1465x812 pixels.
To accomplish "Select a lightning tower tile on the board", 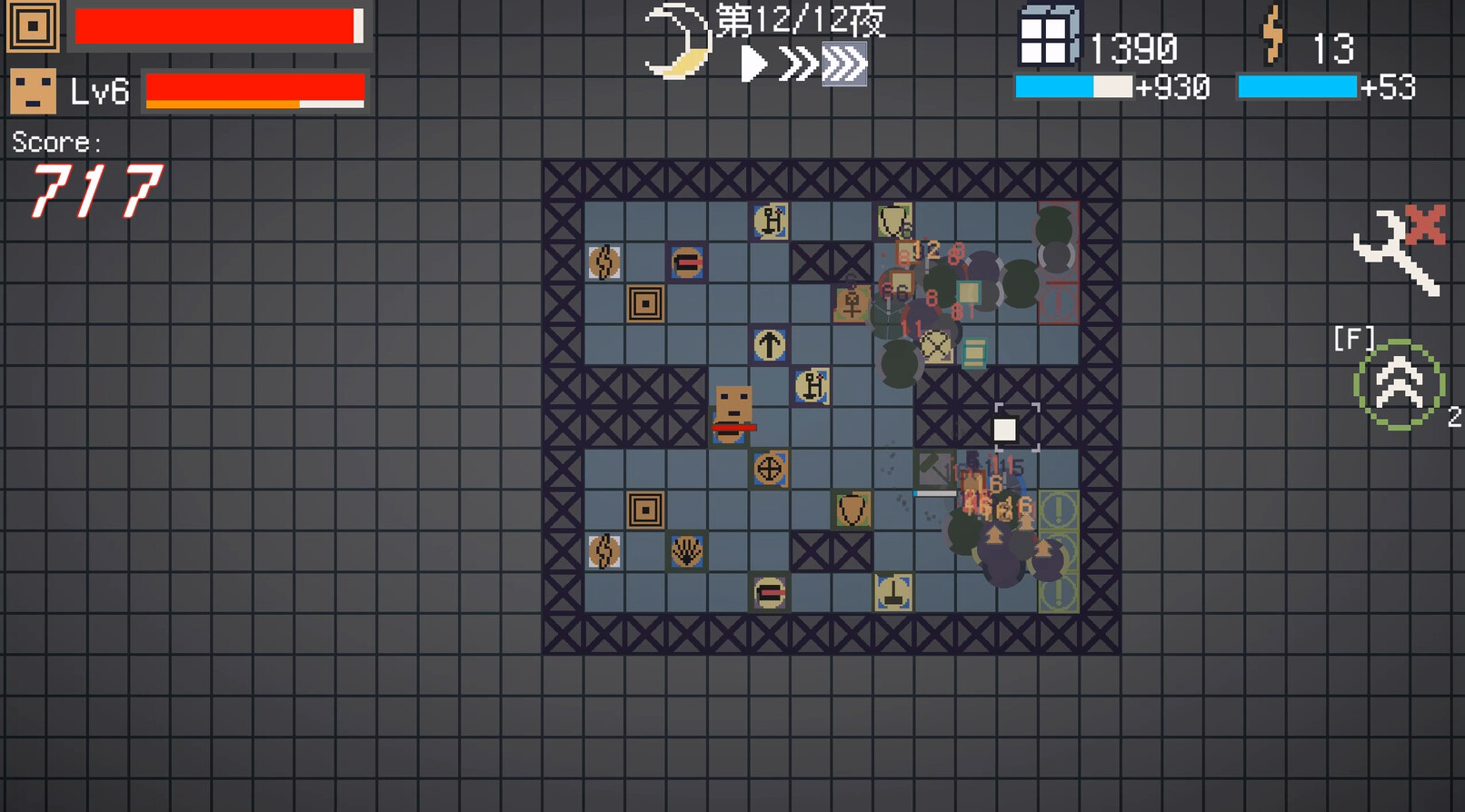I will pyautogui.click(x=604, y=261).
